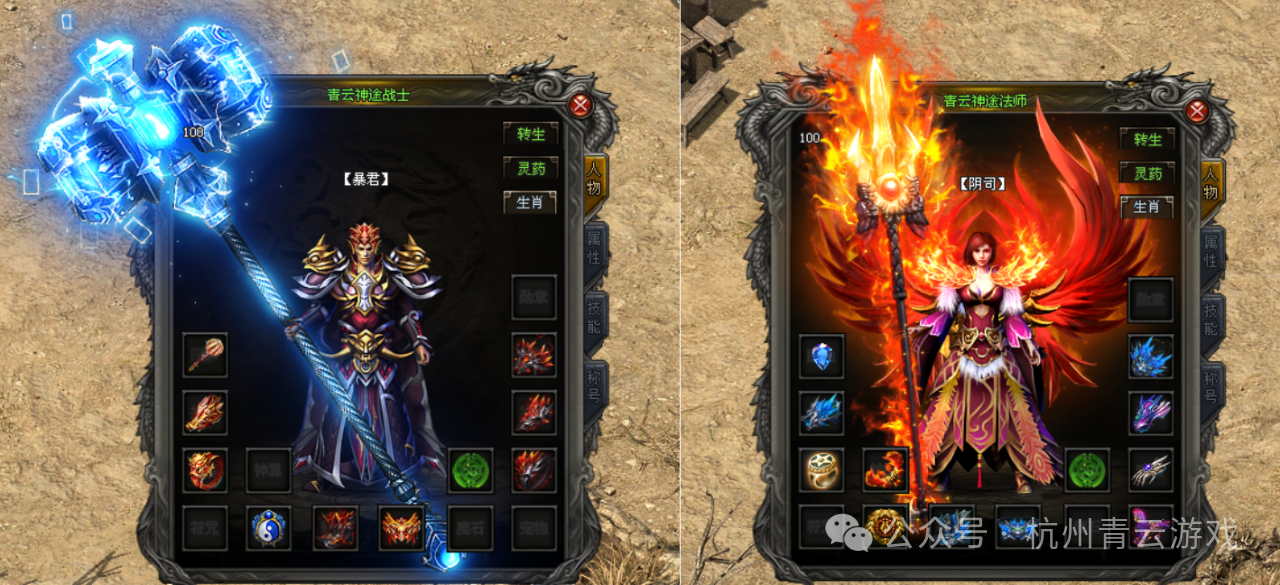Open 生肖 in the warrior panel
This screenshot has height=585, width=1280.
tap(531, 202)
